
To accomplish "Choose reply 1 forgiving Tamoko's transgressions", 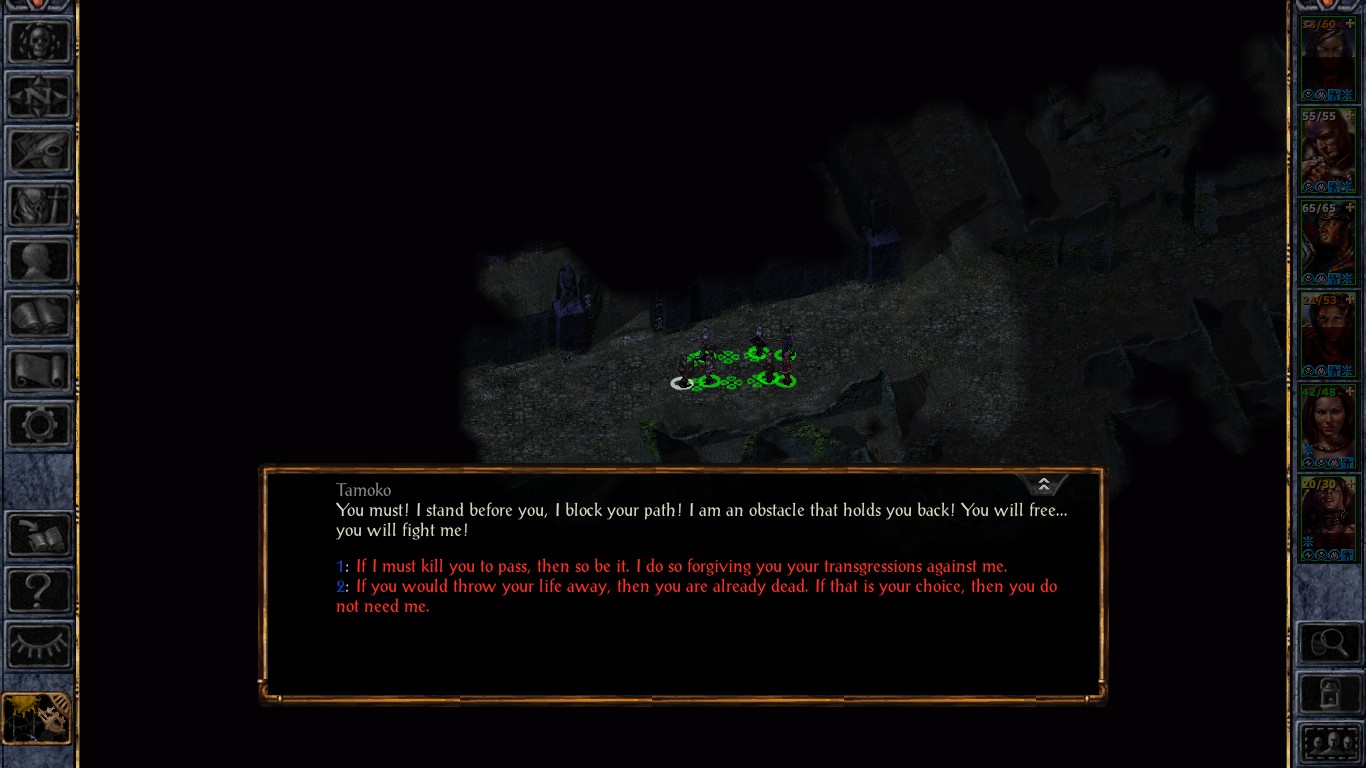I will pyautogui.click(x=680, y=567).
